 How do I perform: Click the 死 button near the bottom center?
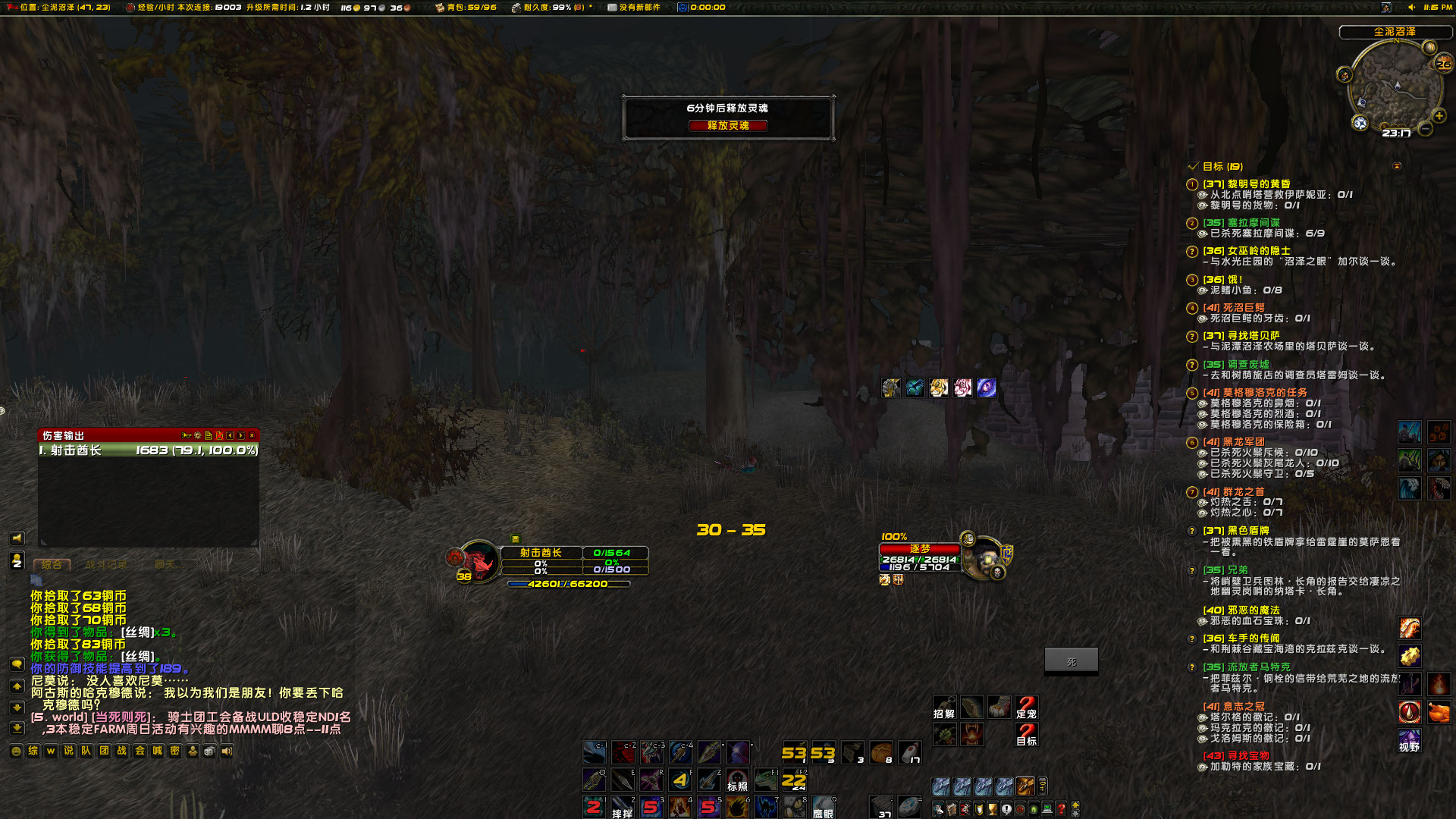pos(1071,661)
